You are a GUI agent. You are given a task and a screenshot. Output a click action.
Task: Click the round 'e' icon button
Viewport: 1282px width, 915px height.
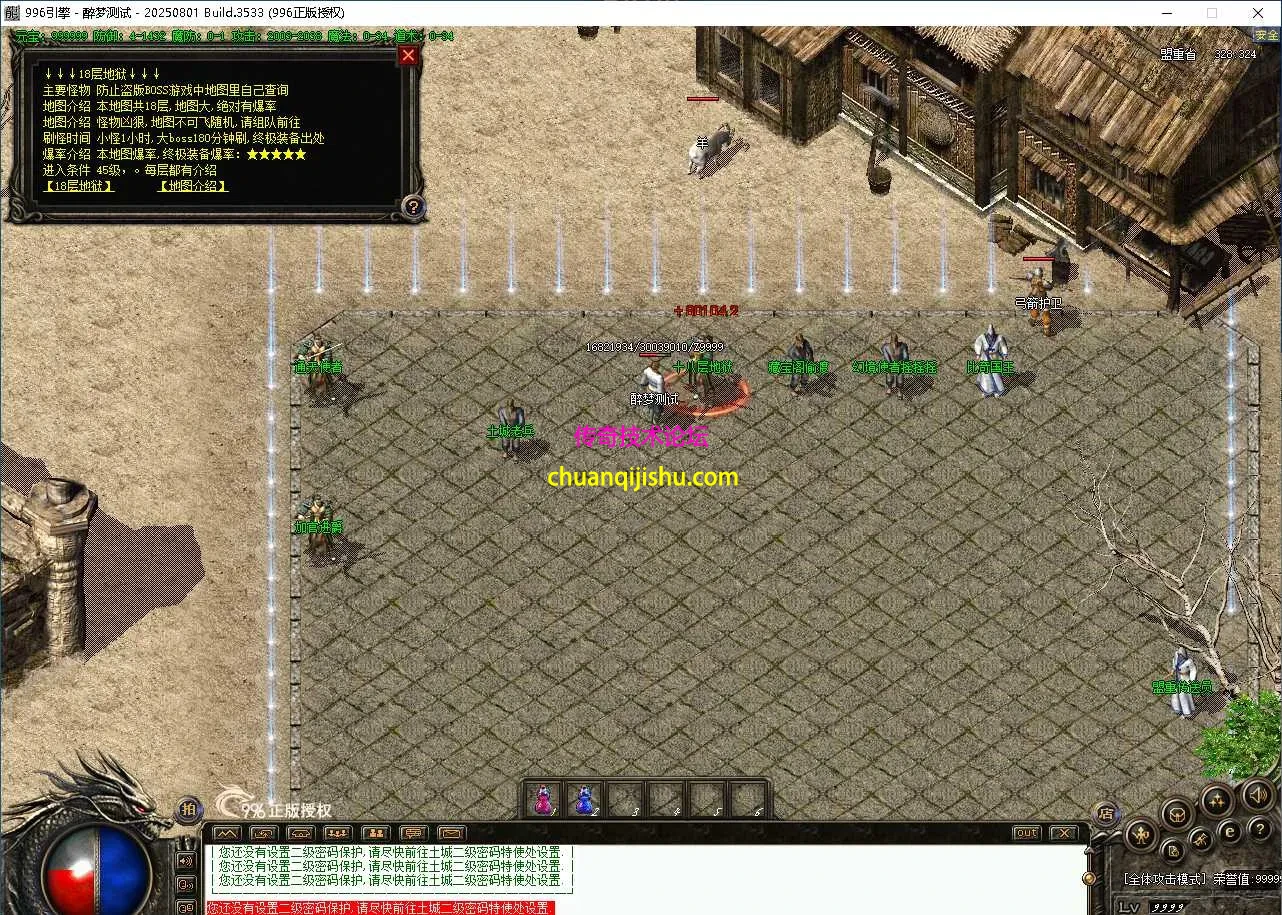tap(1230, 830)
